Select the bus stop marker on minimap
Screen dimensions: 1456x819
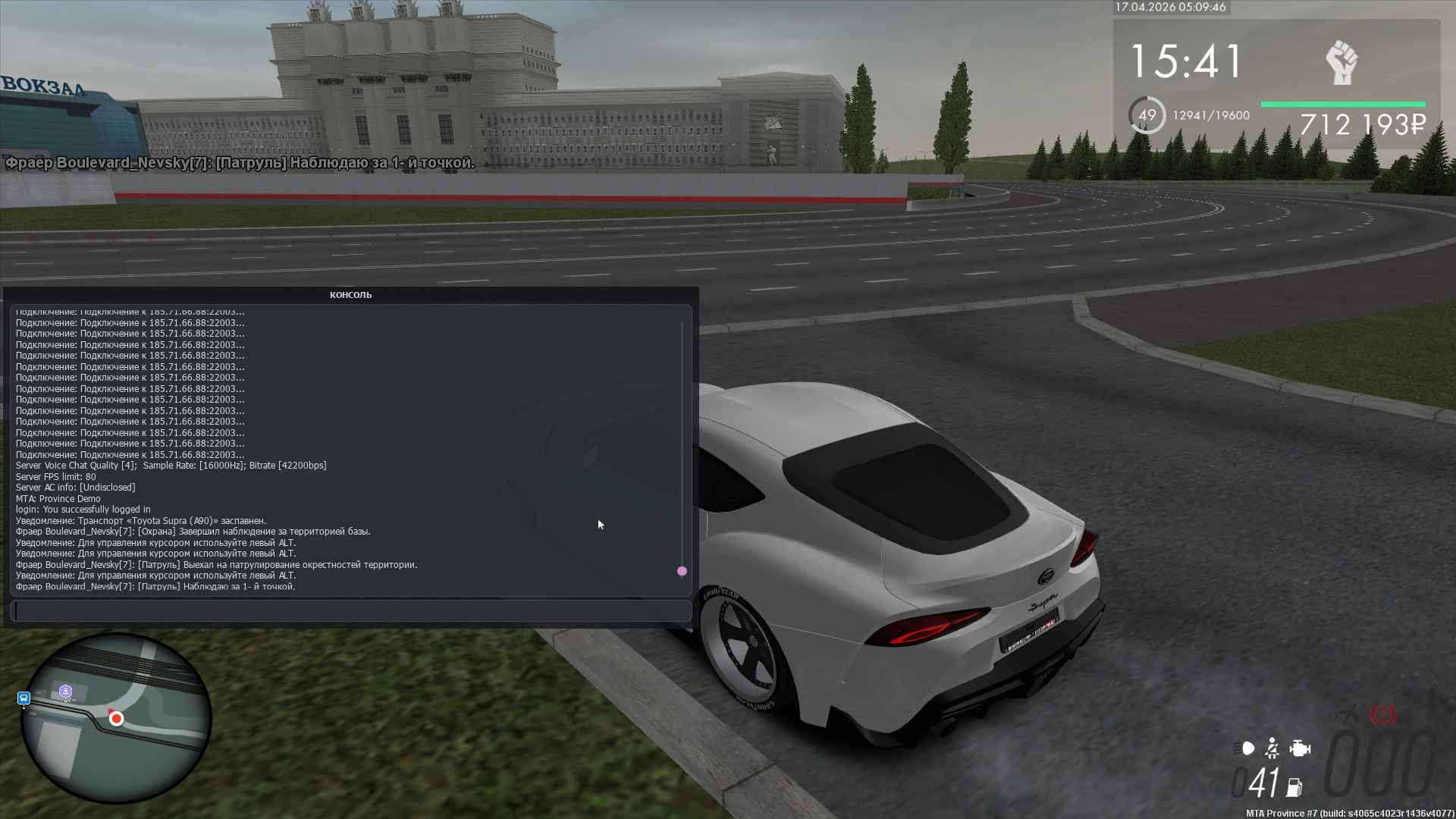[24, 698]
